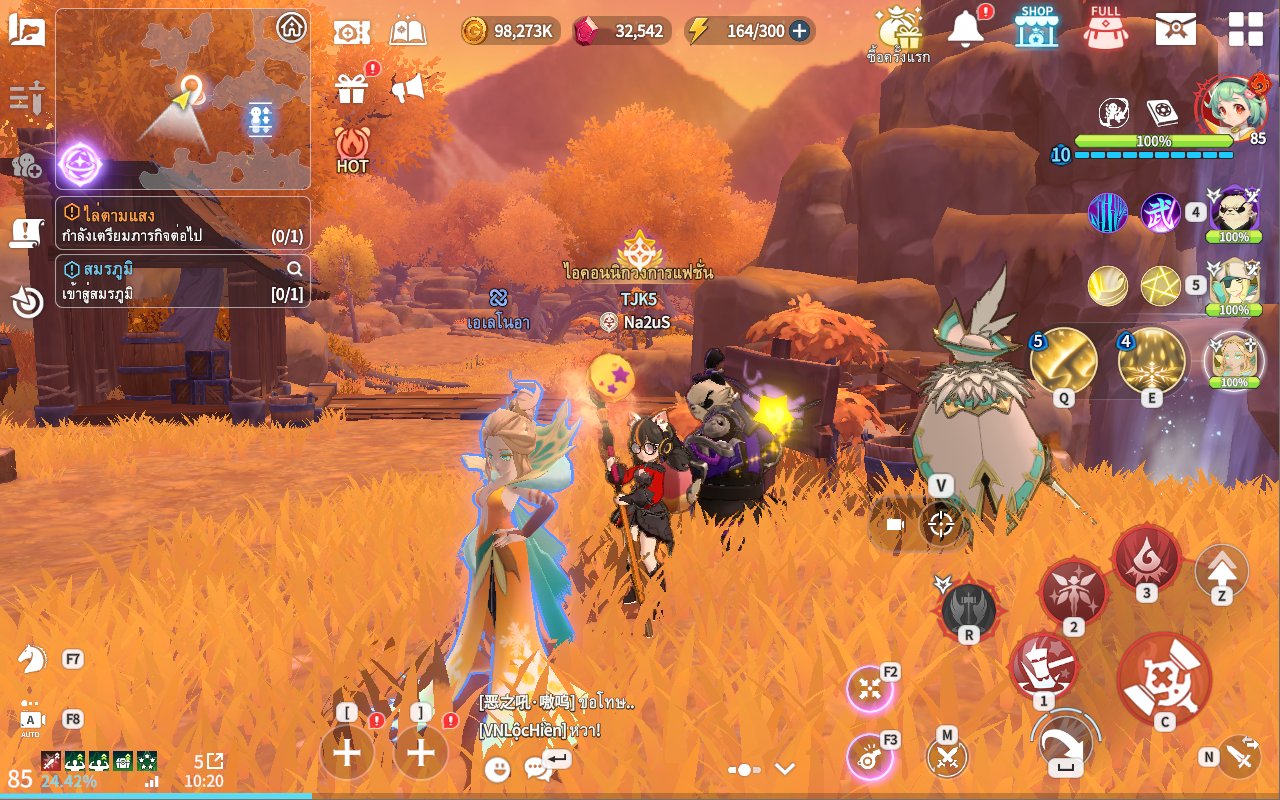Activate the fairy skill numbered 2
This screenshot has width=1280, height=800.
(x=1073, y=593)
